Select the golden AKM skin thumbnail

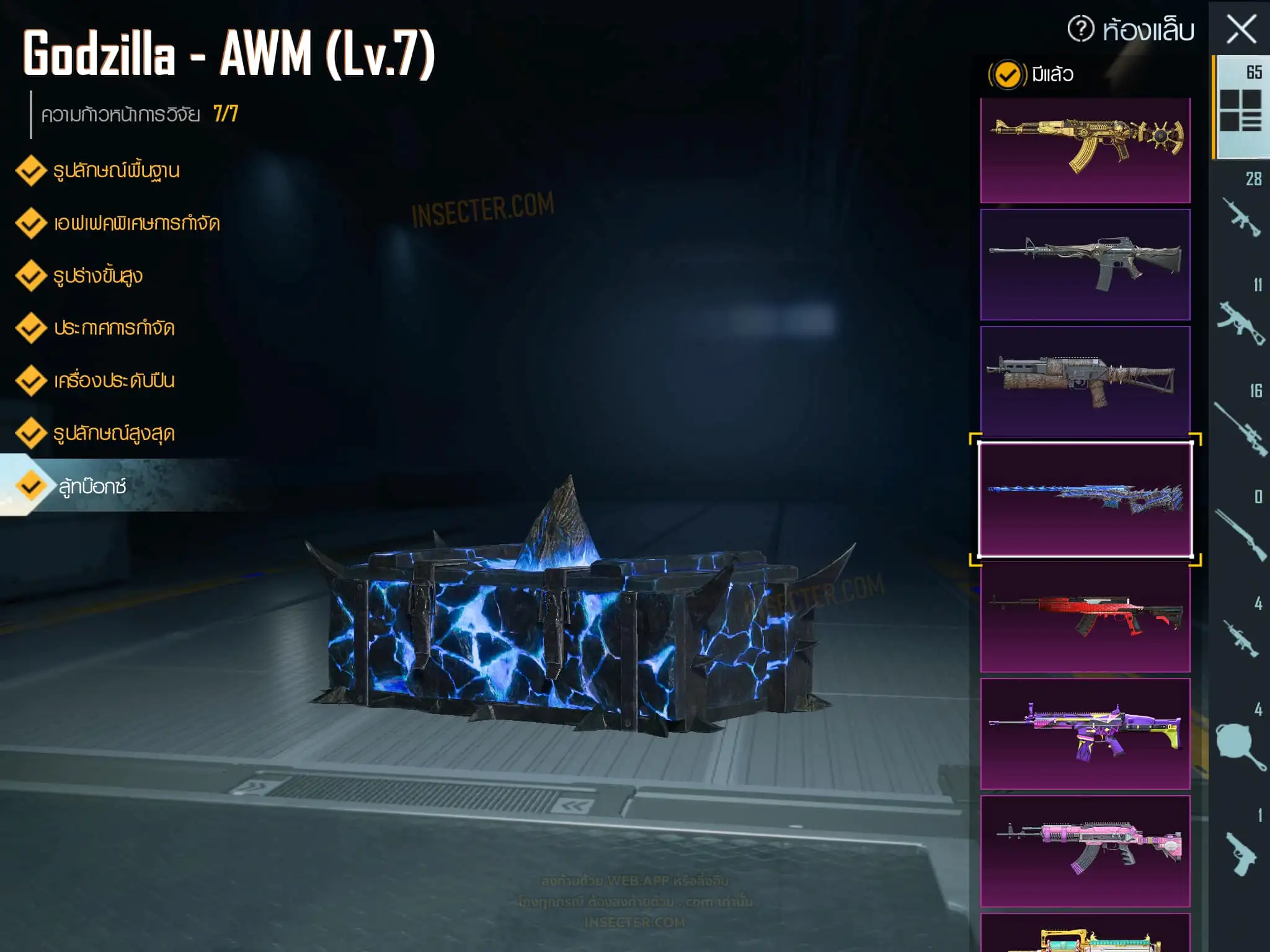[1085, 150]
